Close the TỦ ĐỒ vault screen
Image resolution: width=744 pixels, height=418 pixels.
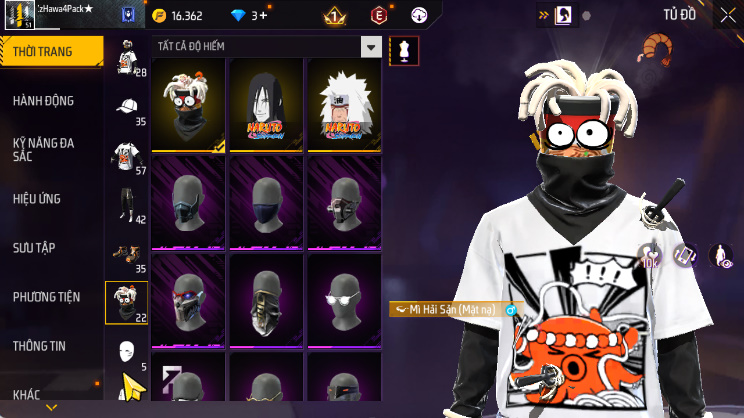pyautogui.click(x=727, y=16)
